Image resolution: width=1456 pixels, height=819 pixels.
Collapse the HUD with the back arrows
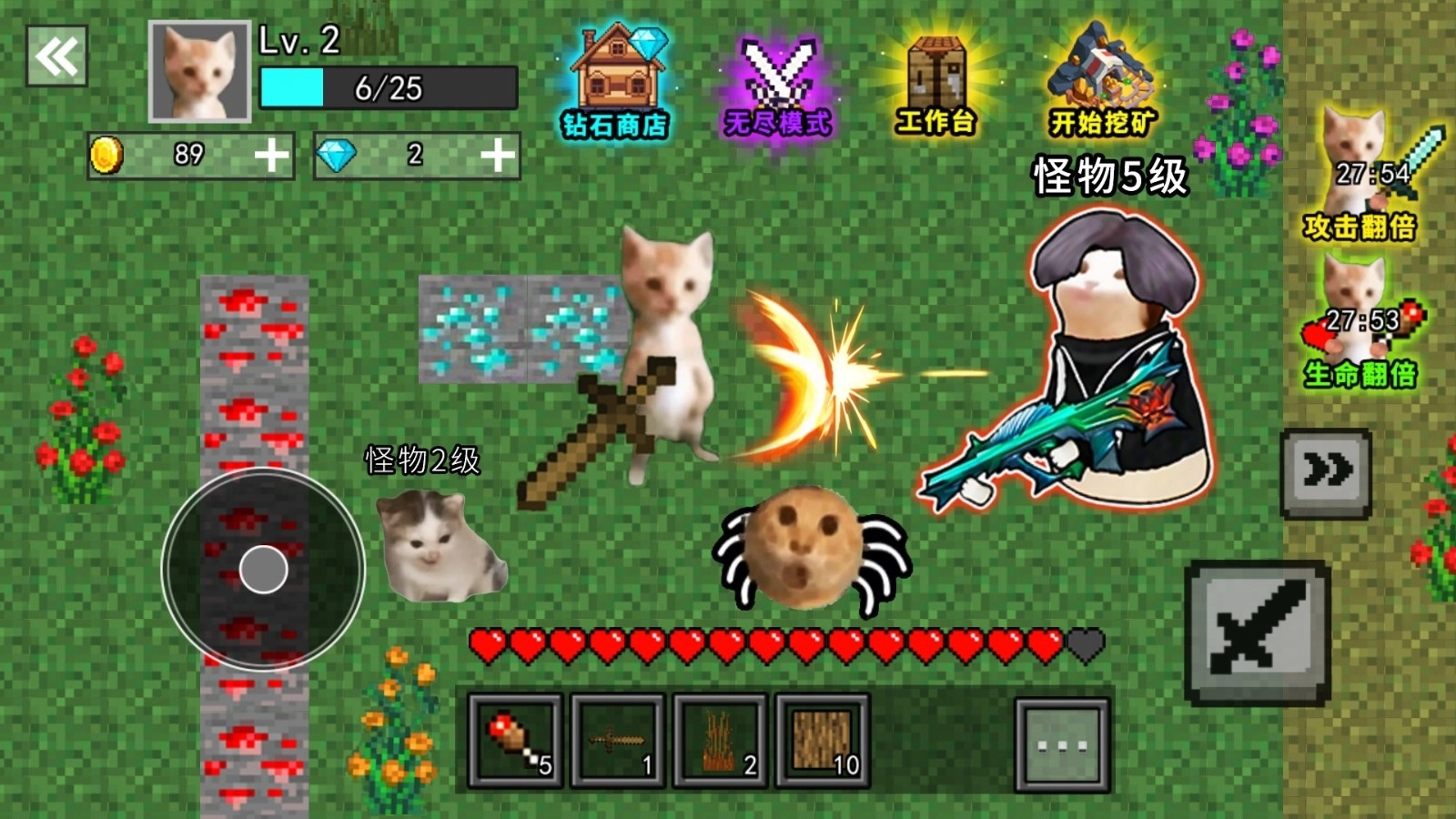(56, 56)
